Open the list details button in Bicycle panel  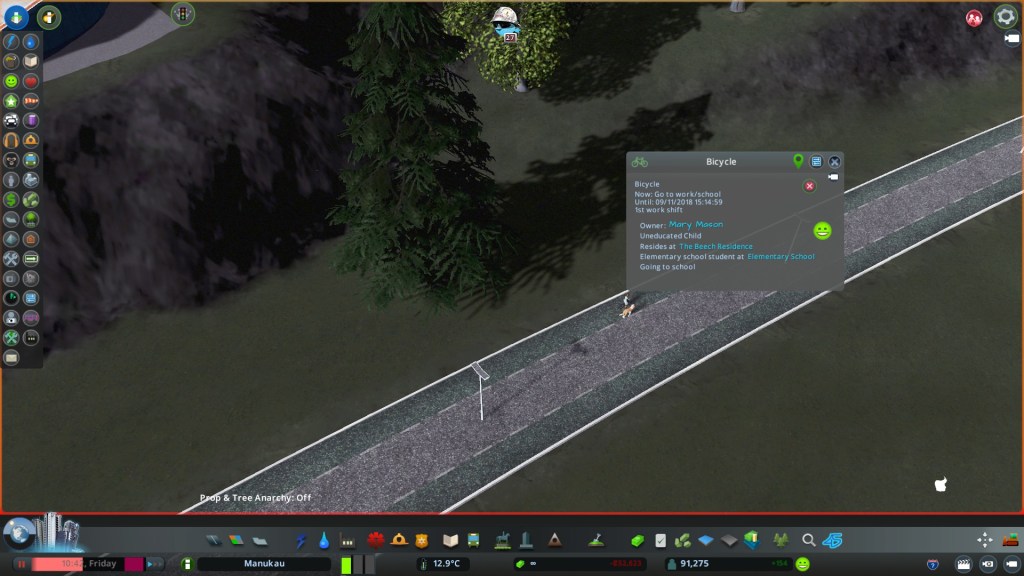click(x=816, y=162)
